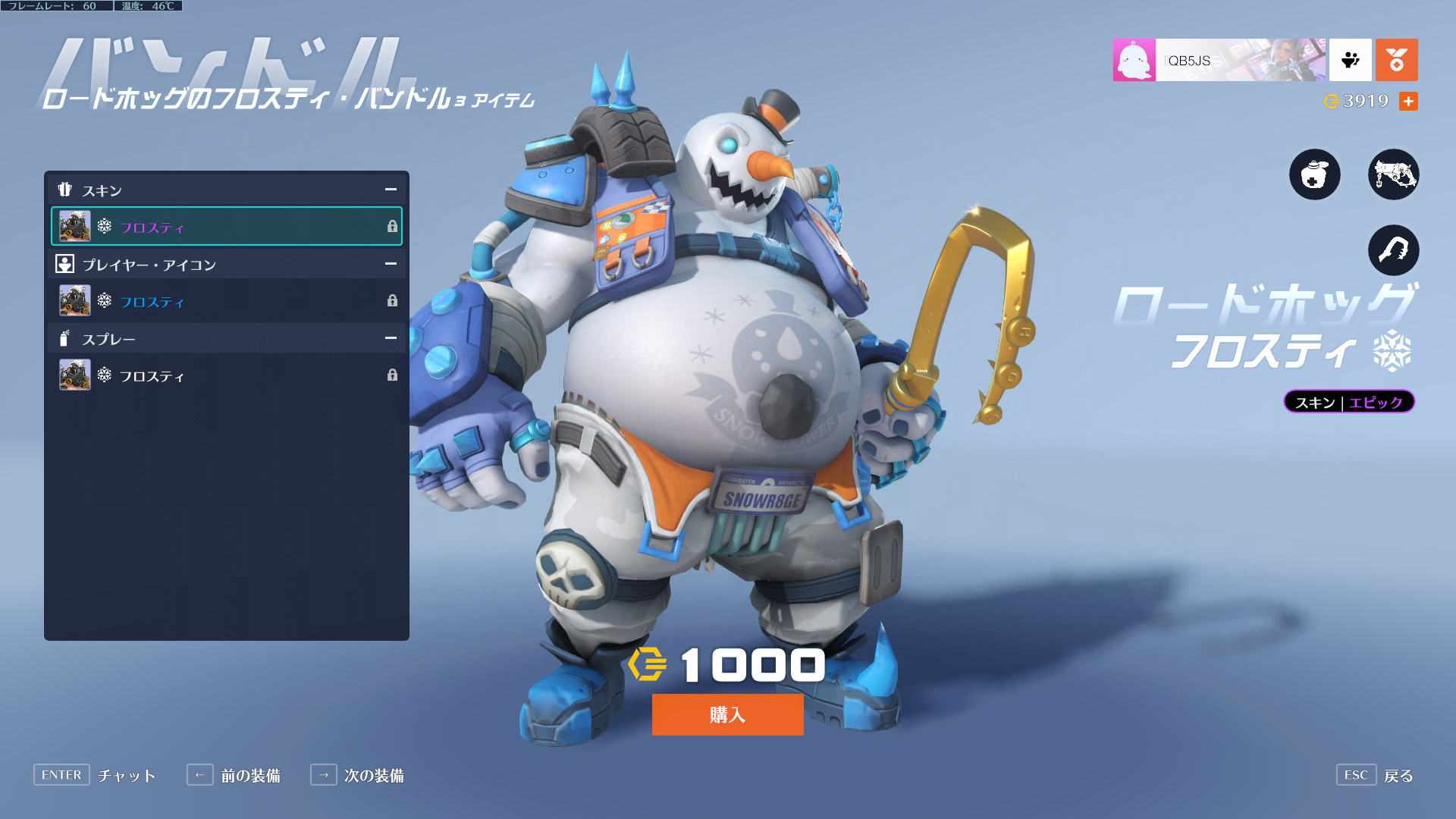Select the フロスティ skin row
1456x819 pixels.
pyautogui.click(x=226, y=227)
